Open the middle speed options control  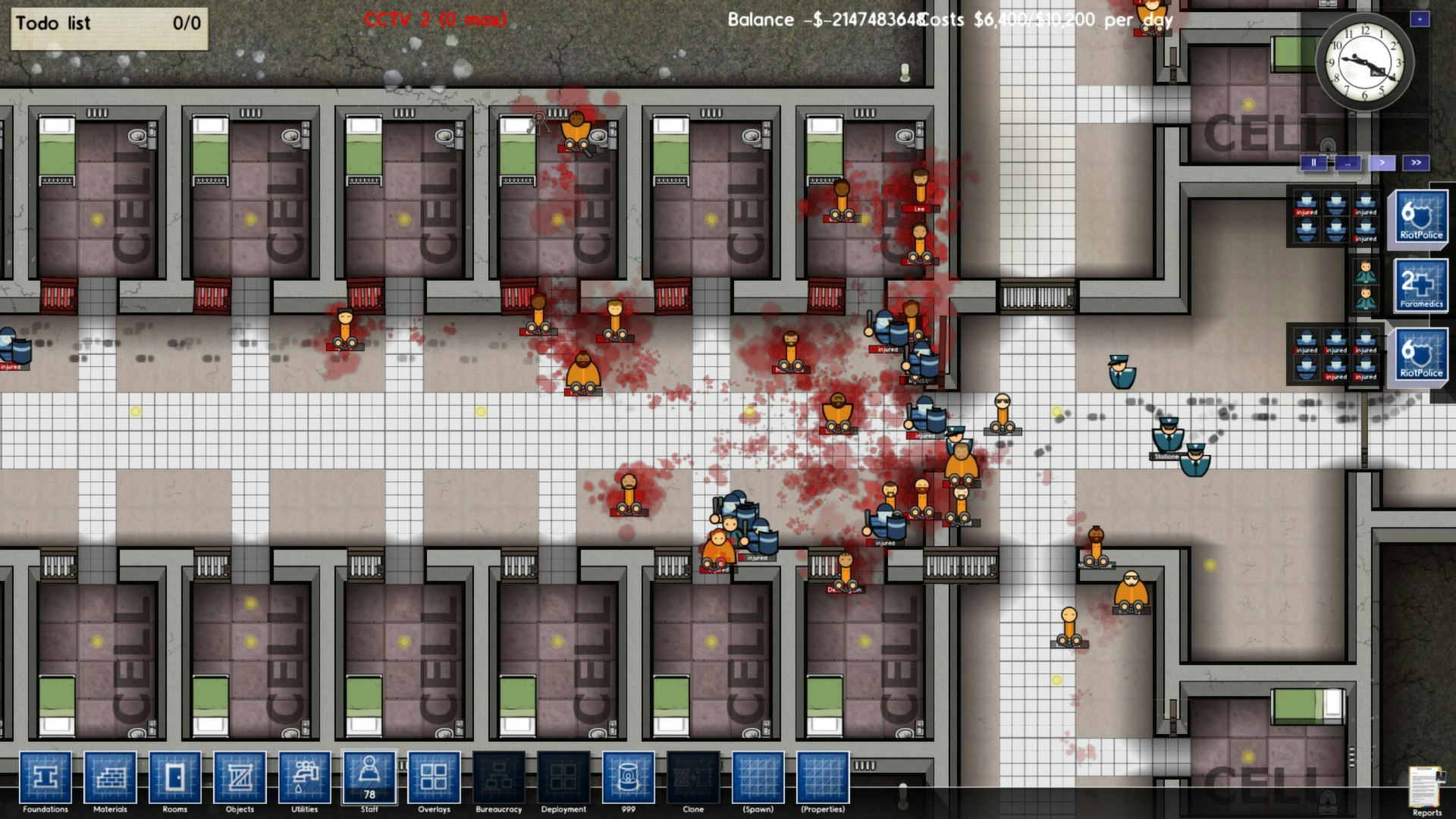[1347, 163]
